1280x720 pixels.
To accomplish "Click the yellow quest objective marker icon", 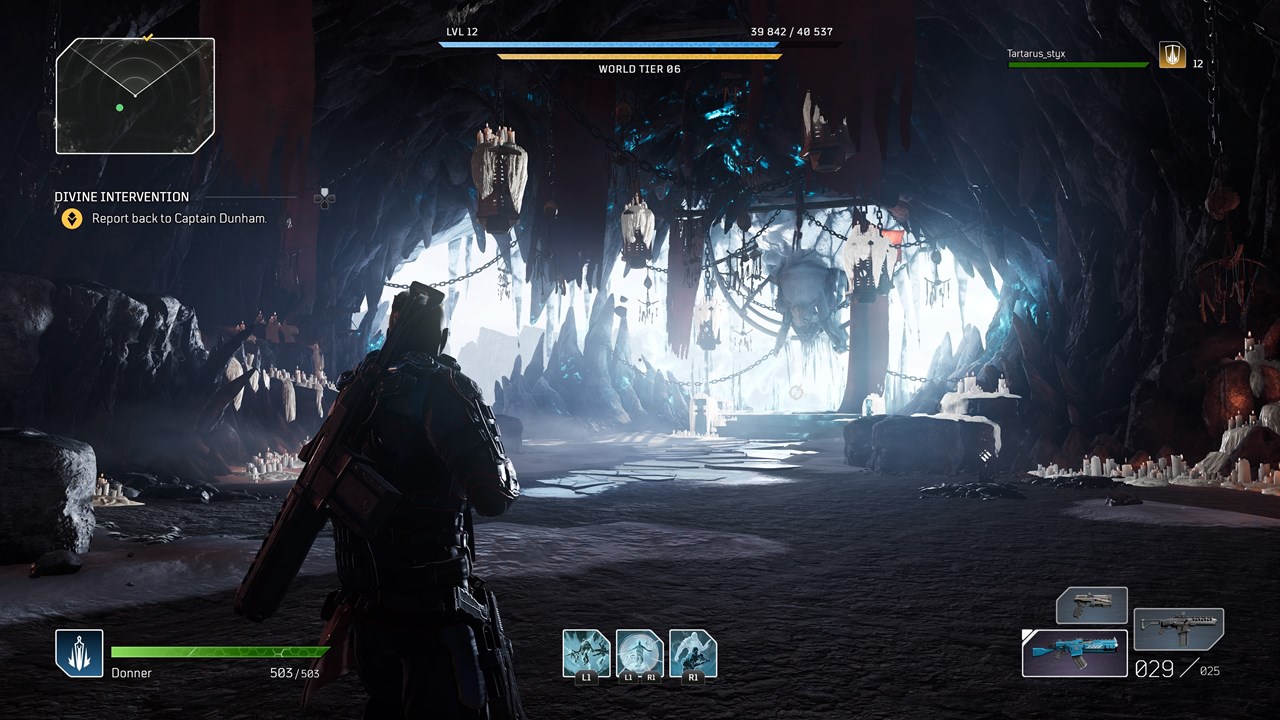I will (72, 219).
